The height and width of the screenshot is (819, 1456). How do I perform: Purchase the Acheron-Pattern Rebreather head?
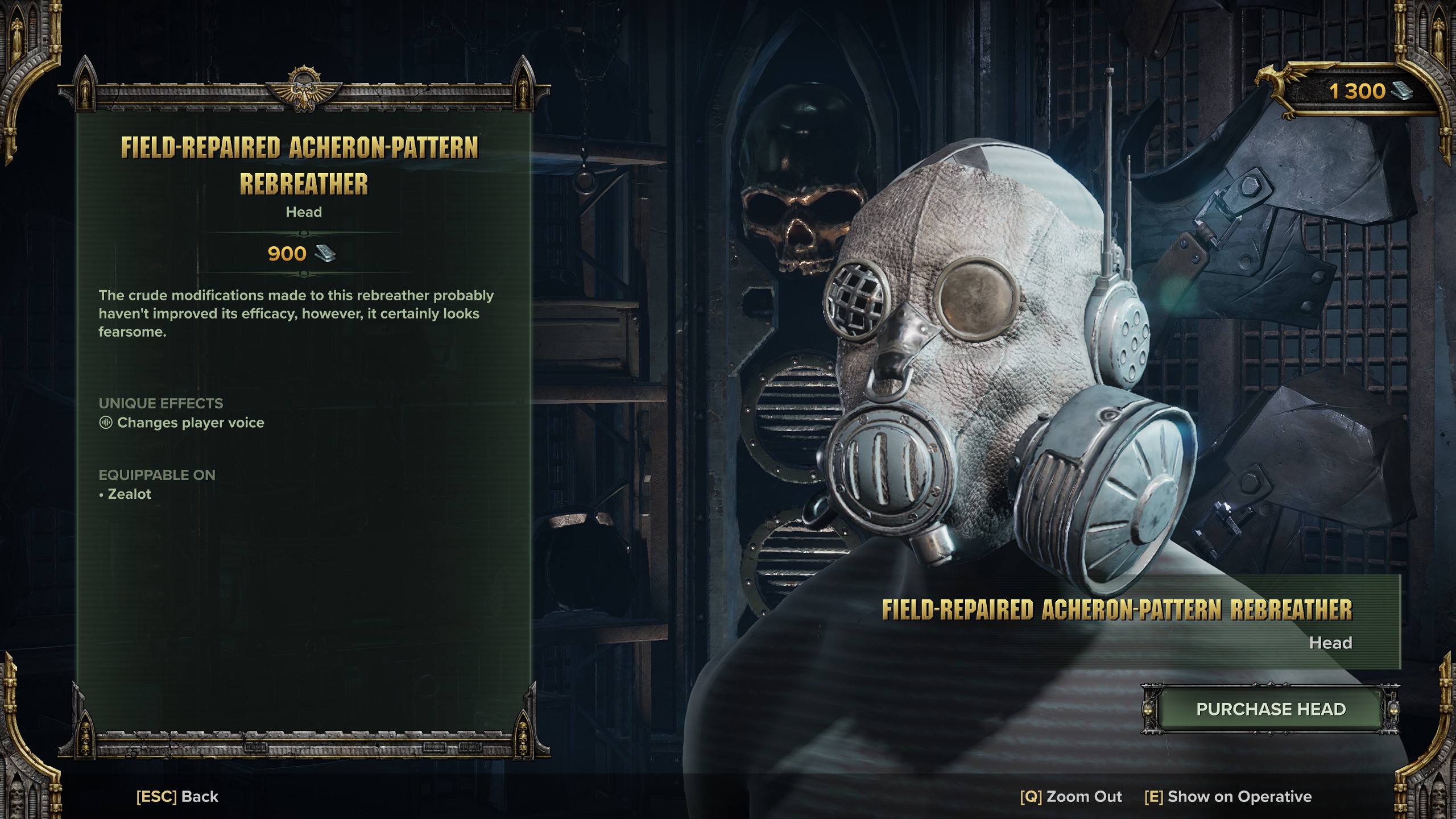click(x=1271, y=709)
